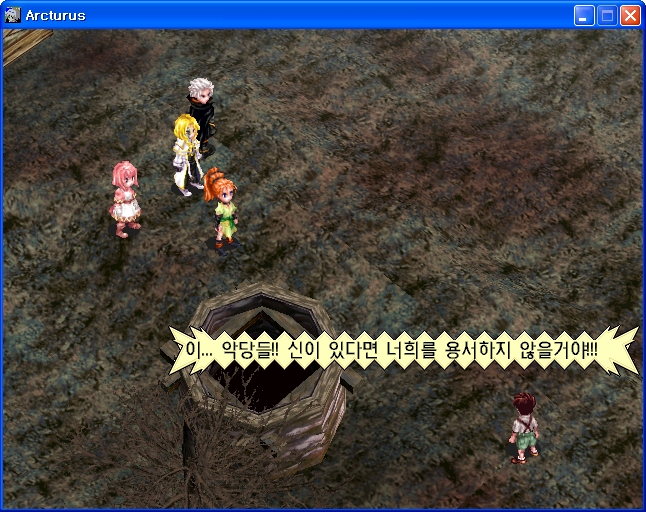Viewport: 646px width, 512px height.
Task: Close the Arcturus game window
Action: (630, 15)
